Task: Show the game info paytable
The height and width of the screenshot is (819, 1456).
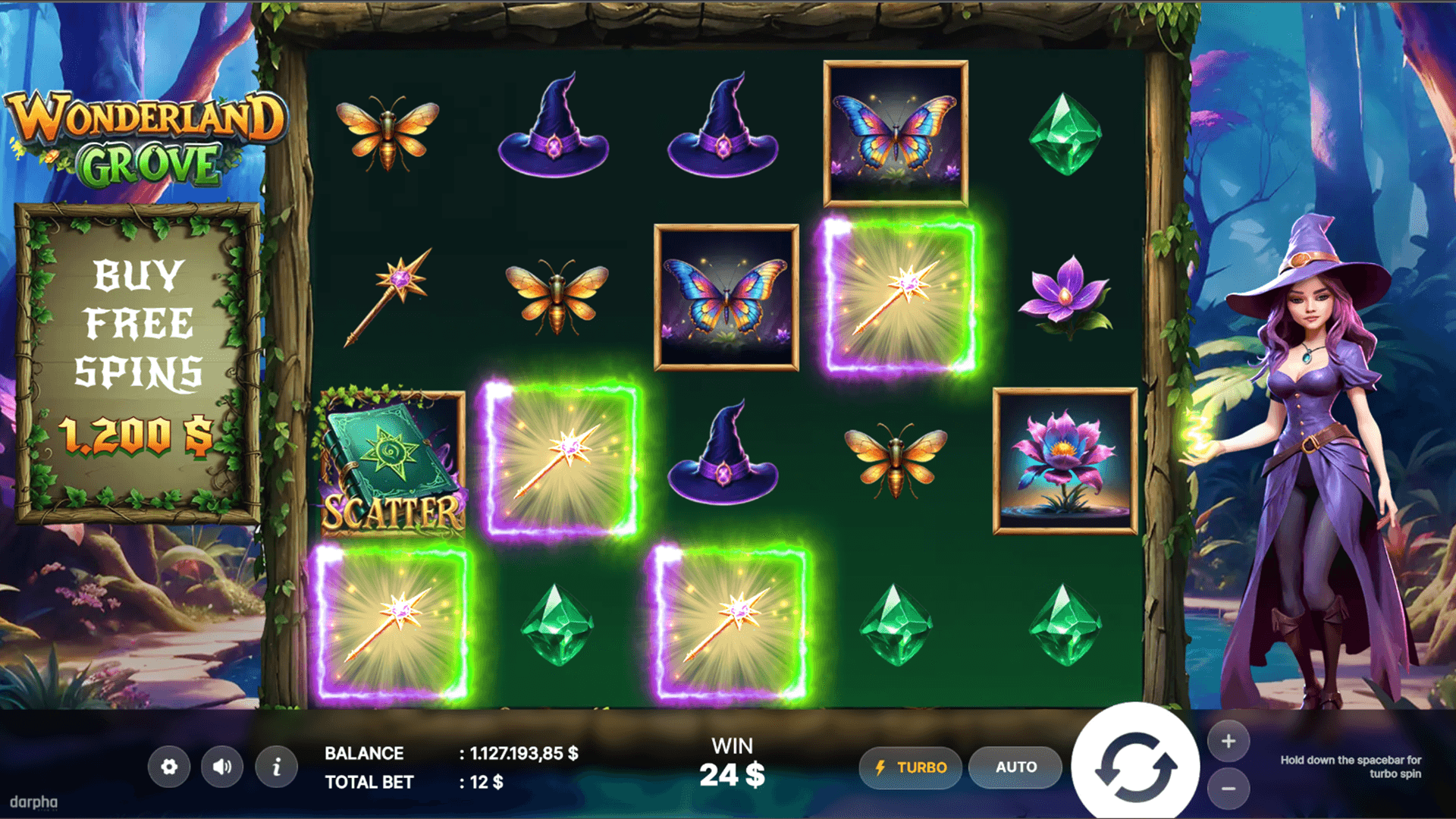Action: pos(276,767)
